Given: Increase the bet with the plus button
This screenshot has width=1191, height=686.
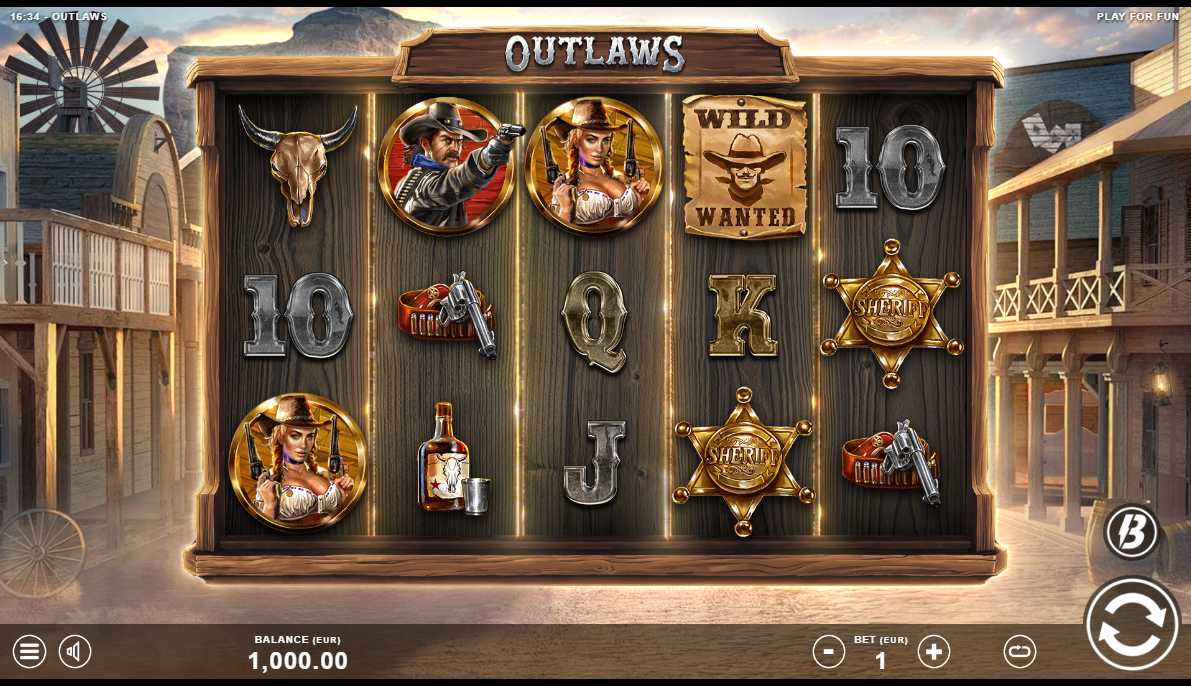Looking at the screenshot, I should pos(934,652).
